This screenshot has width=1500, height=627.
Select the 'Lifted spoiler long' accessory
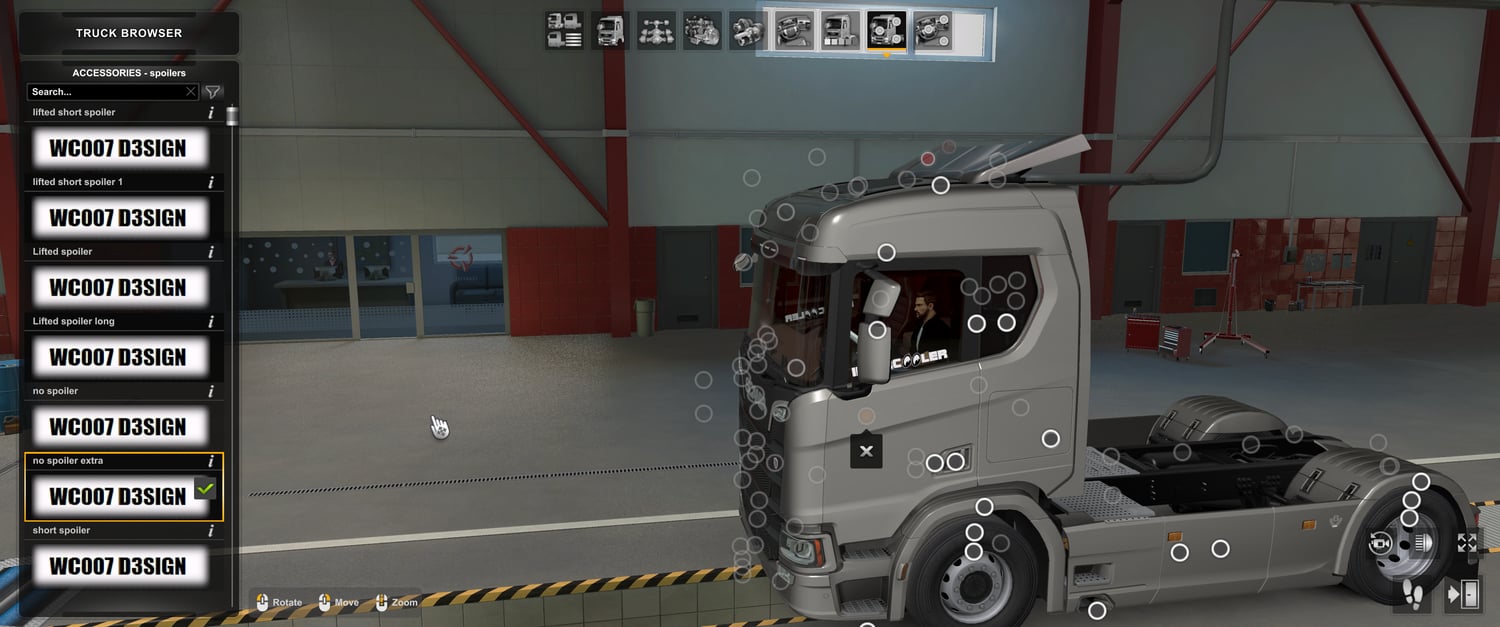(x=118, y=357)
